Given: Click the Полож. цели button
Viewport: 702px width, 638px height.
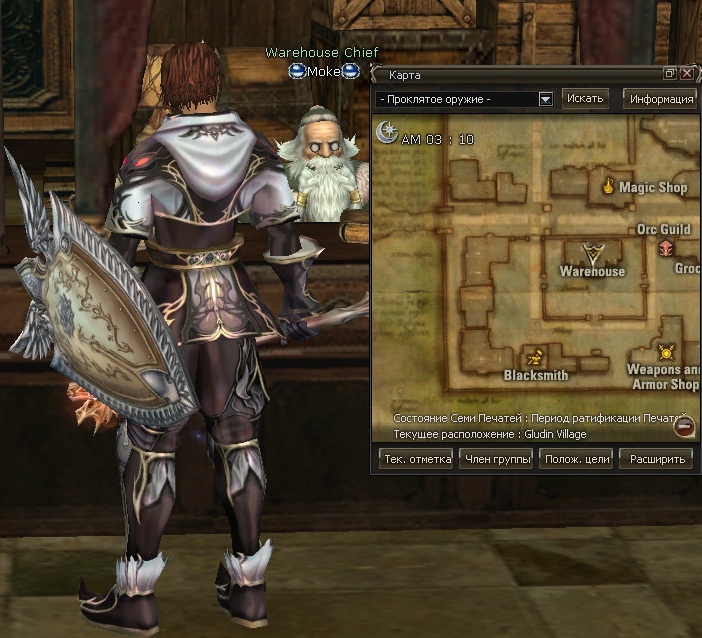Looking at the screenshot, I should (575, 459).
